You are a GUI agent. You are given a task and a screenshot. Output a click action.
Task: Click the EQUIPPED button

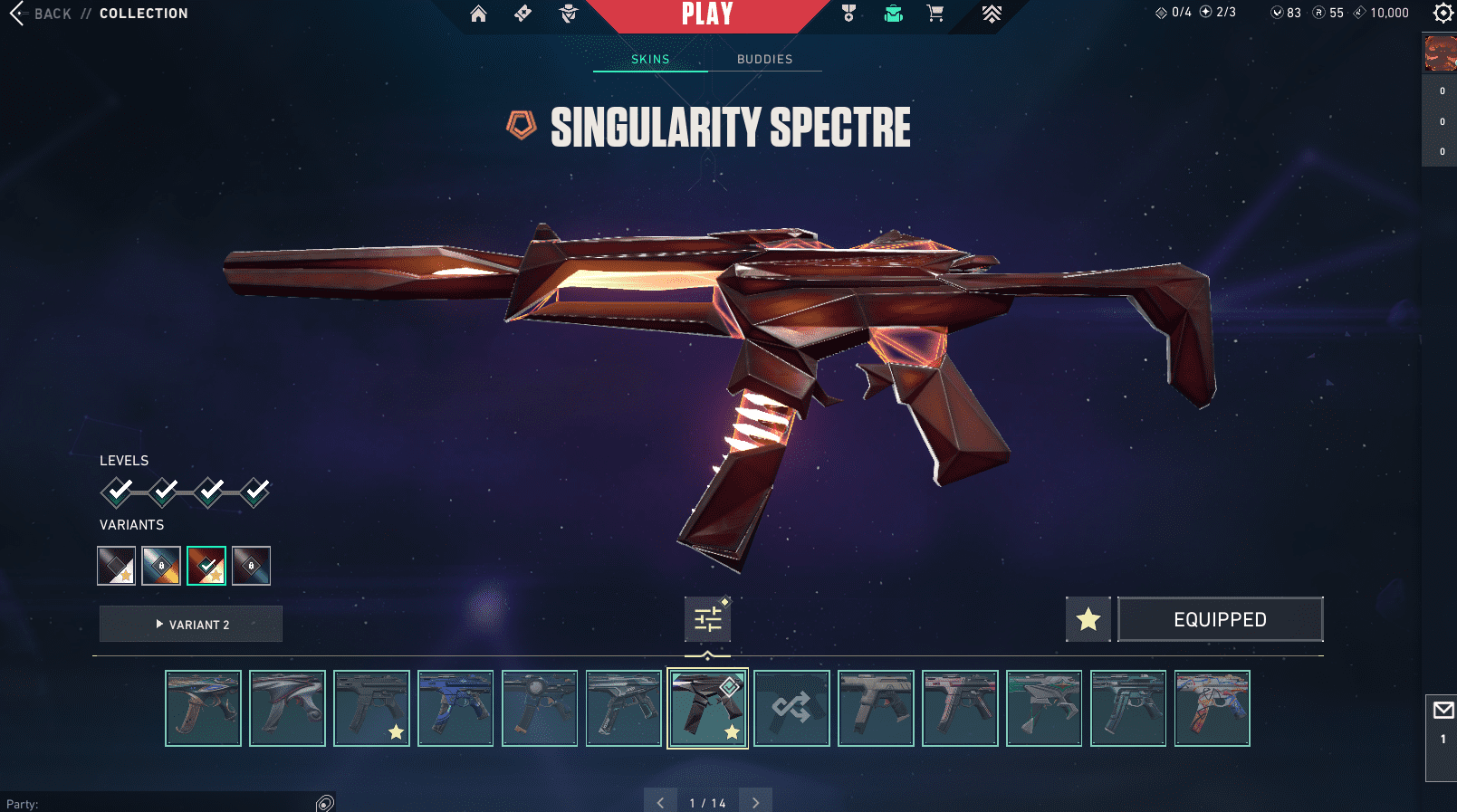[x=1220, y=619]
